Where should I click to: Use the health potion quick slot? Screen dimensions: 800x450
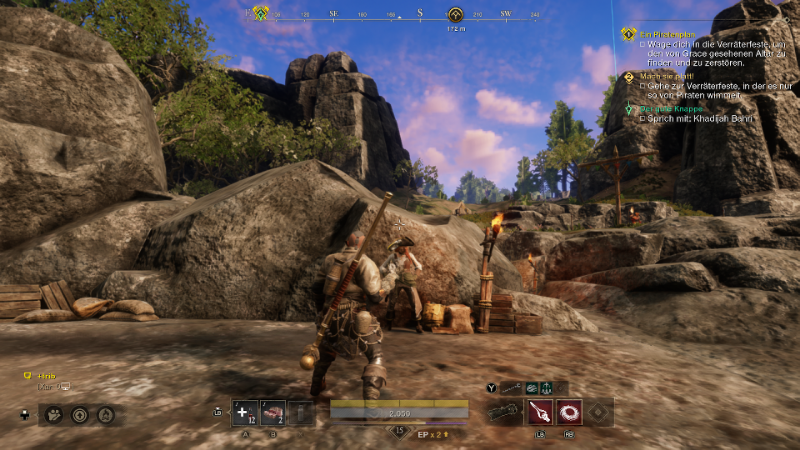(x=244, y=413)
